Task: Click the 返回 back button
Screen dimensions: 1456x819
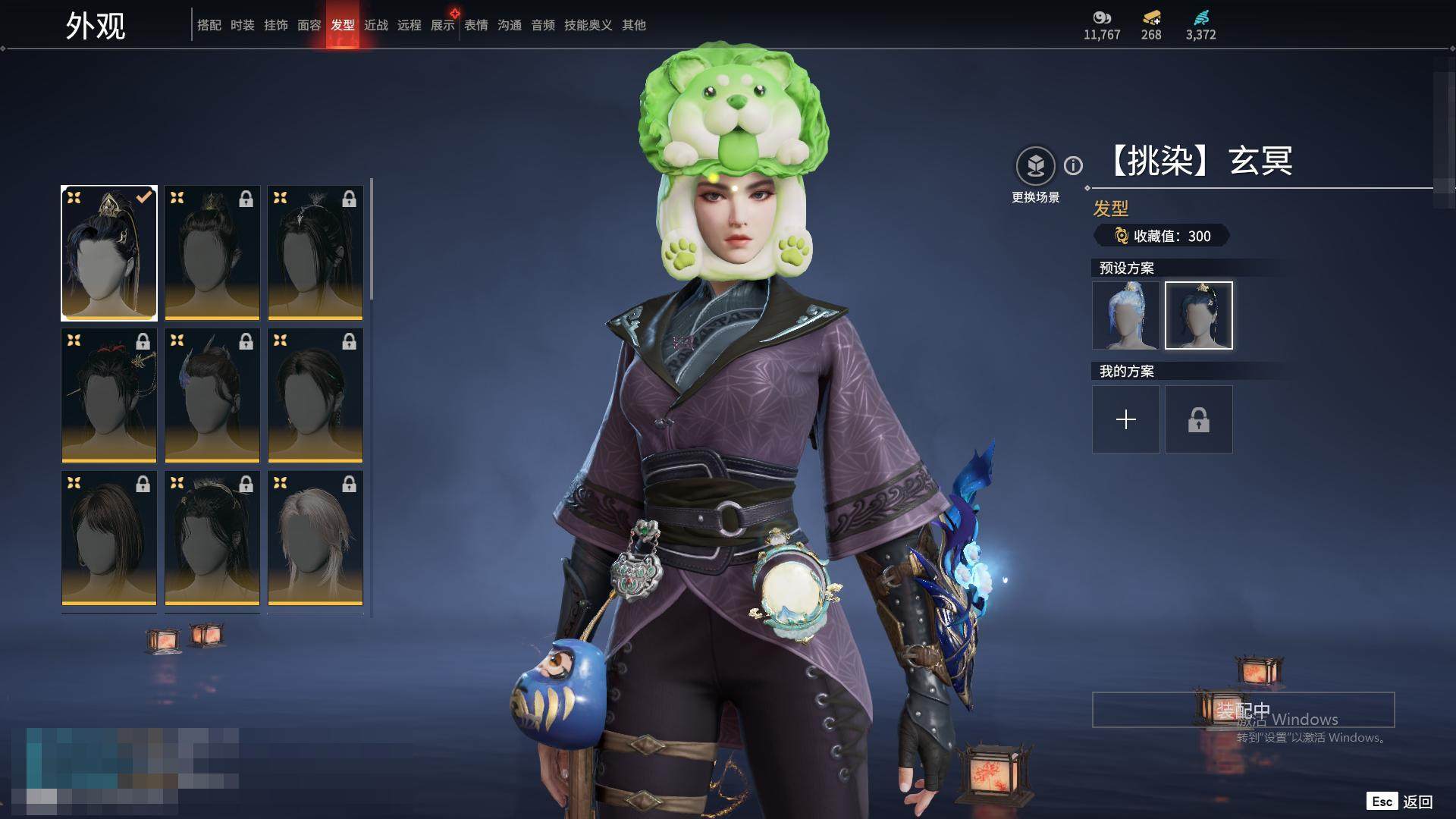Action: [x=1417, y=802]
